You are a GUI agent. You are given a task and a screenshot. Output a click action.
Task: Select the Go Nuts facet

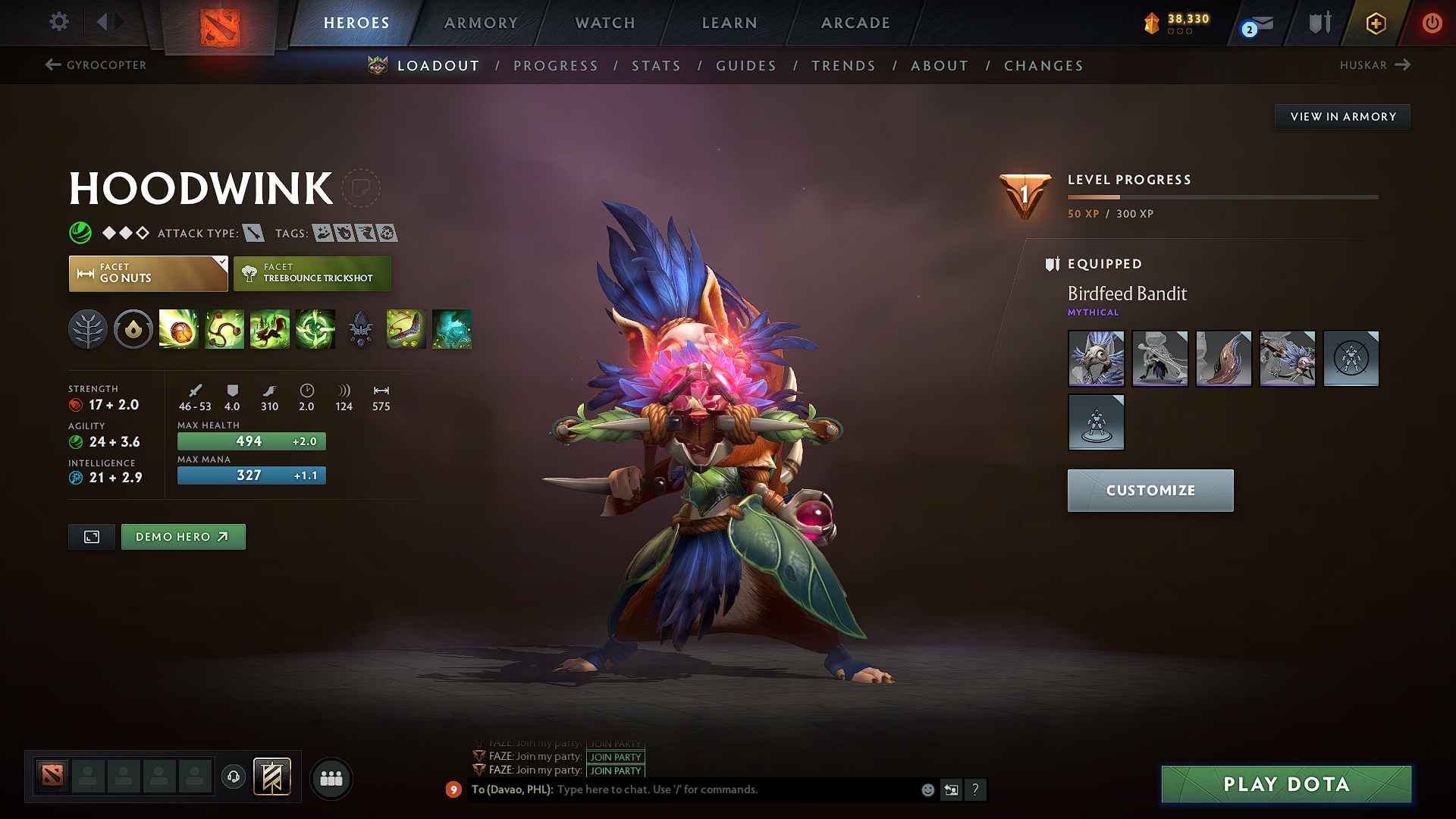(148, 274)
